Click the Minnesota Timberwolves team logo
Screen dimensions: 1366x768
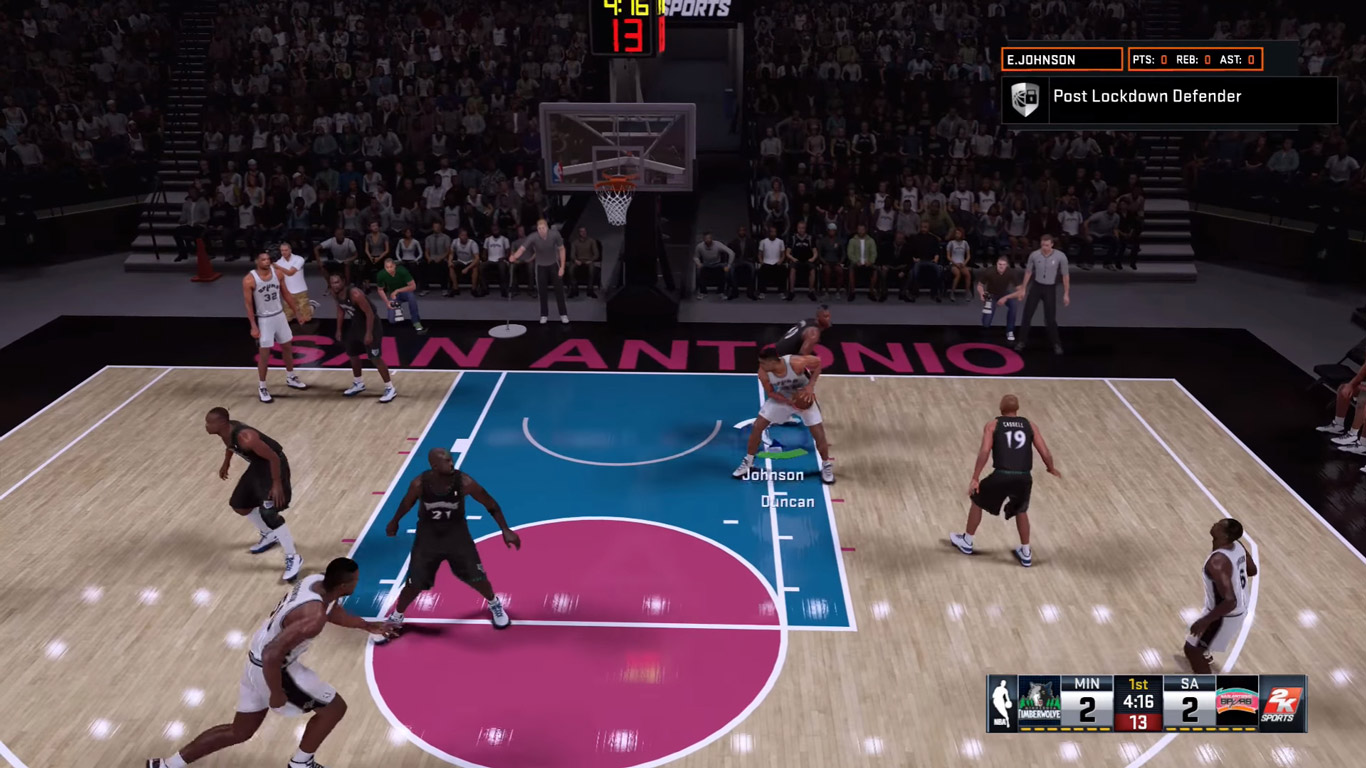1038,700
